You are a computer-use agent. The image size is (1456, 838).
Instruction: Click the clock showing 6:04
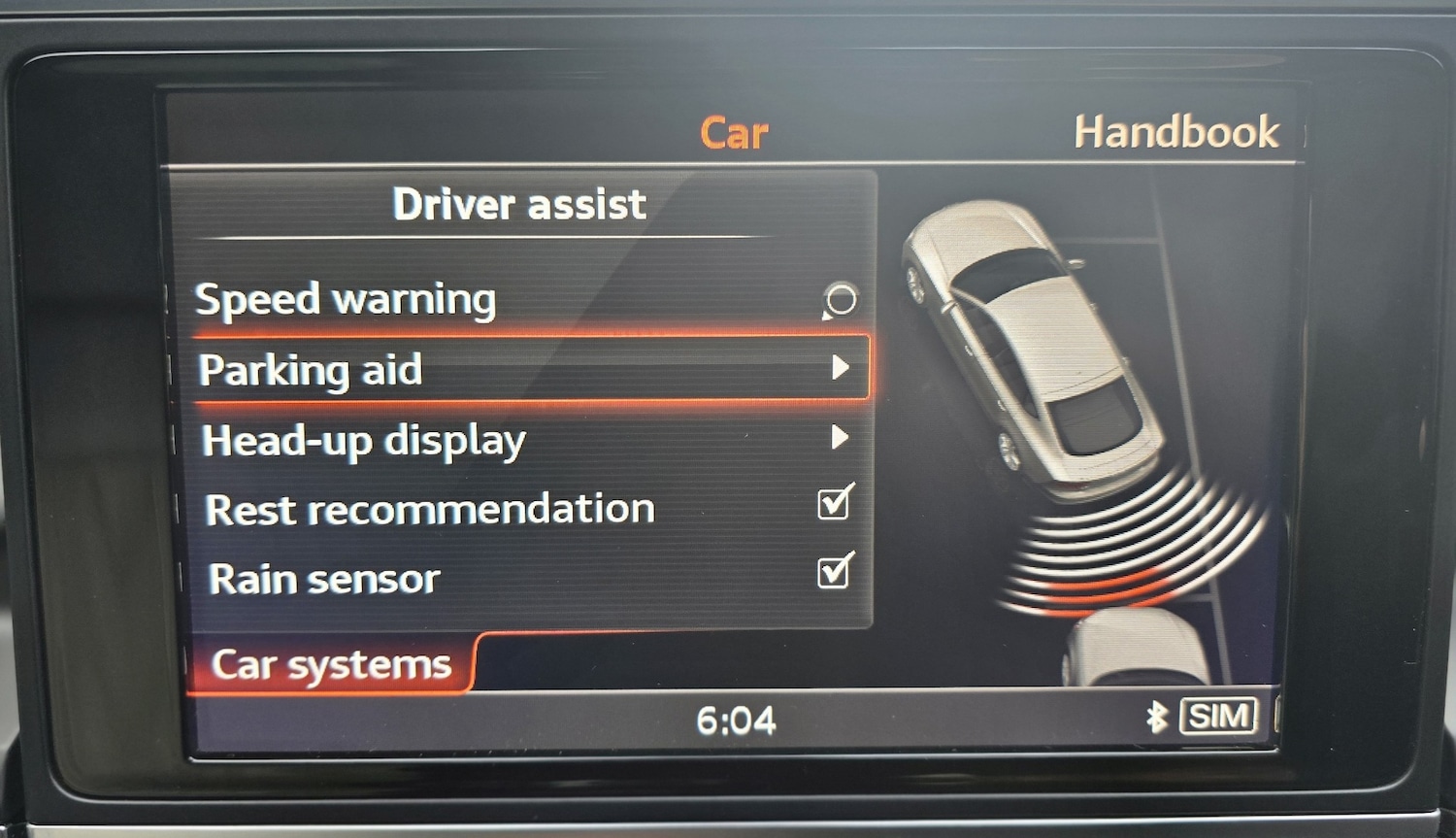735,721
